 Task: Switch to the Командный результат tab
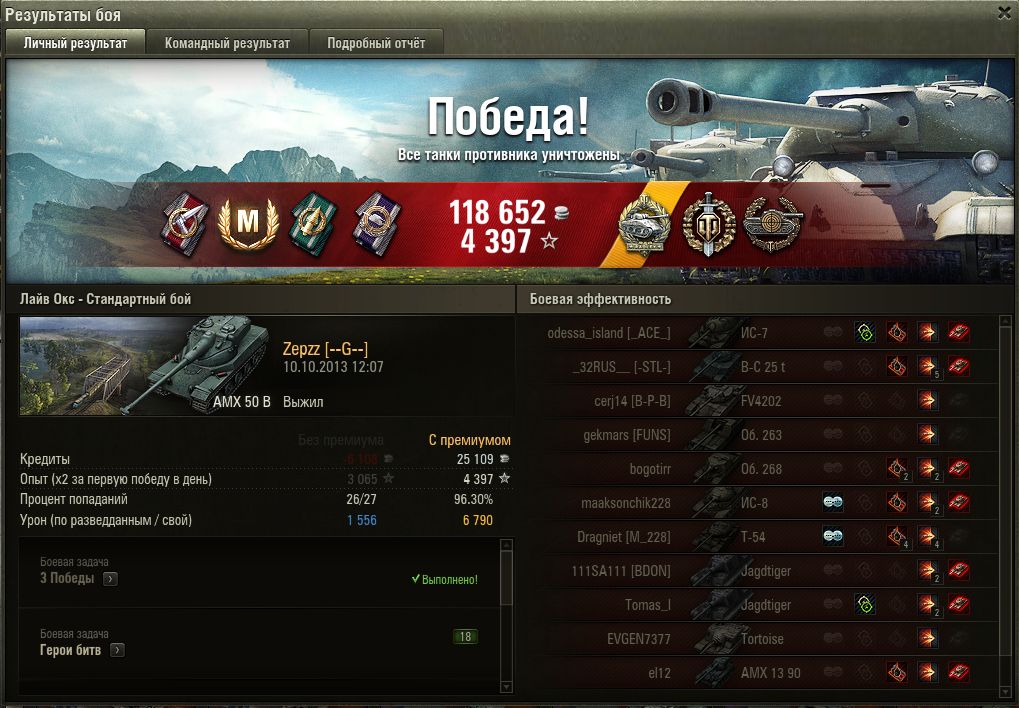(x=227, y=43)
